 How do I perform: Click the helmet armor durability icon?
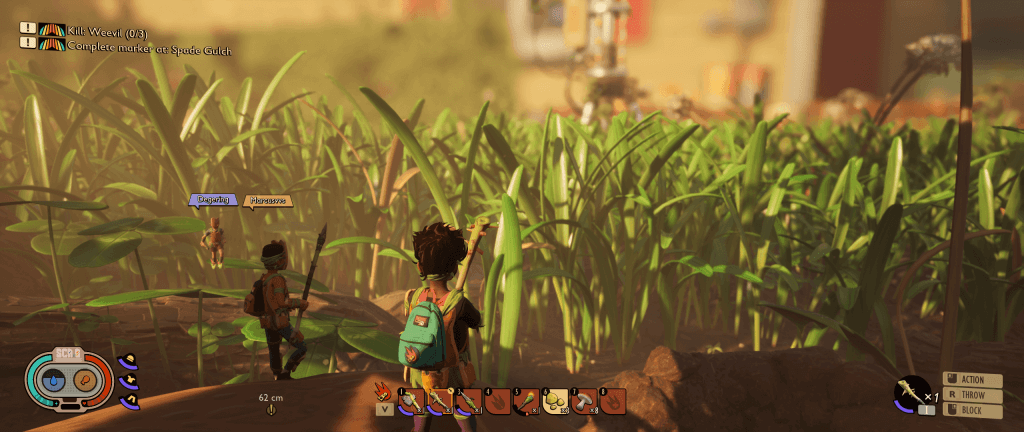[x=129, y=360]
